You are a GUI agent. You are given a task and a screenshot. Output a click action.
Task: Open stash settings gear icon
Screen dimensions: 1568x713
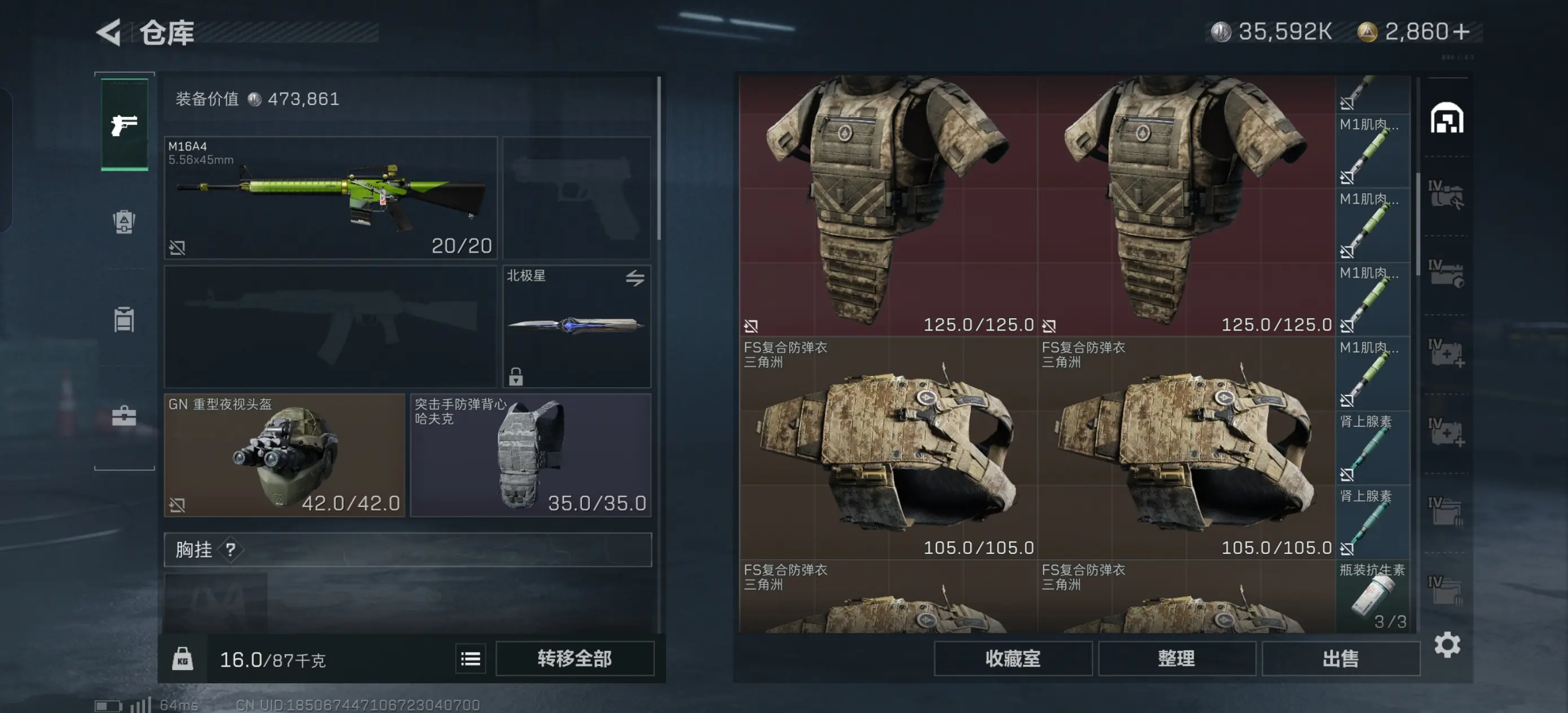click(x=1447, y=645)
